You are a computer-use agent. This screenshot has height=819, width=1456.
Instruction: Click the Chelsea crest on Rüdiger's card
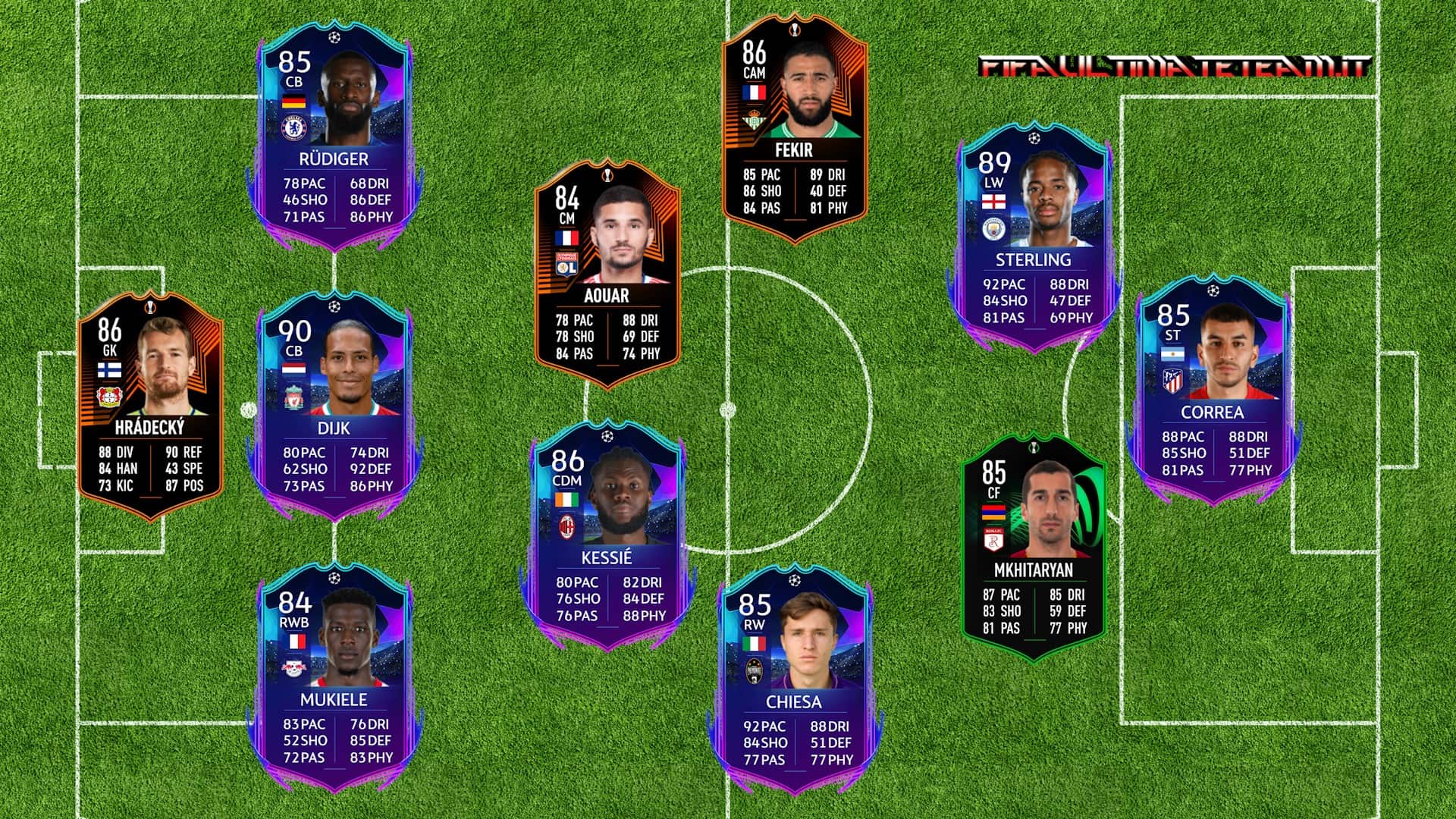click(x=293, y=129)
